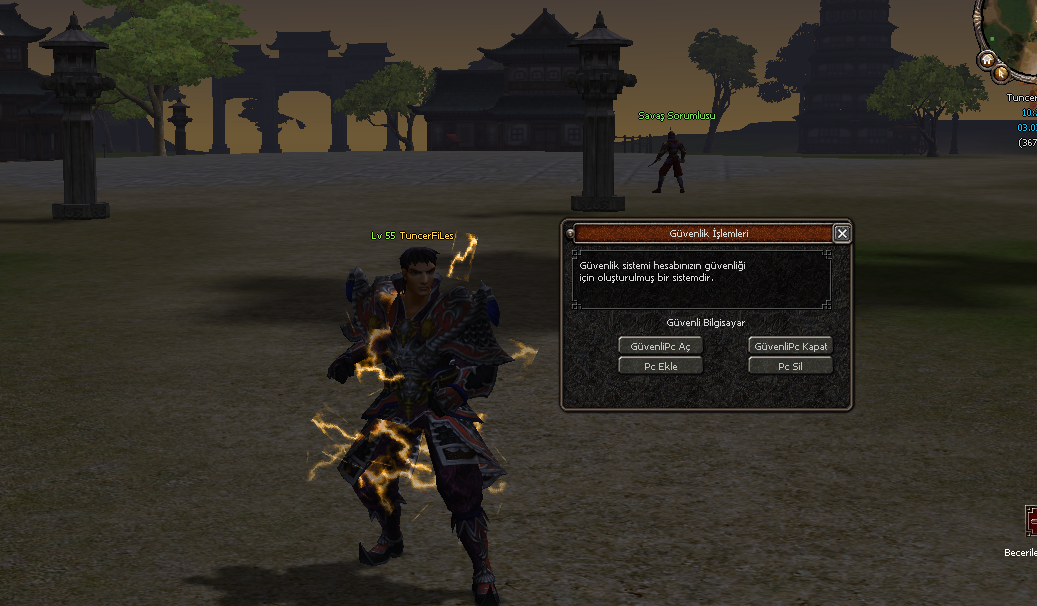Click the Güvenlik İşlemleri title bar
This screenshot has height=606, width=1037.
(703, 234)
